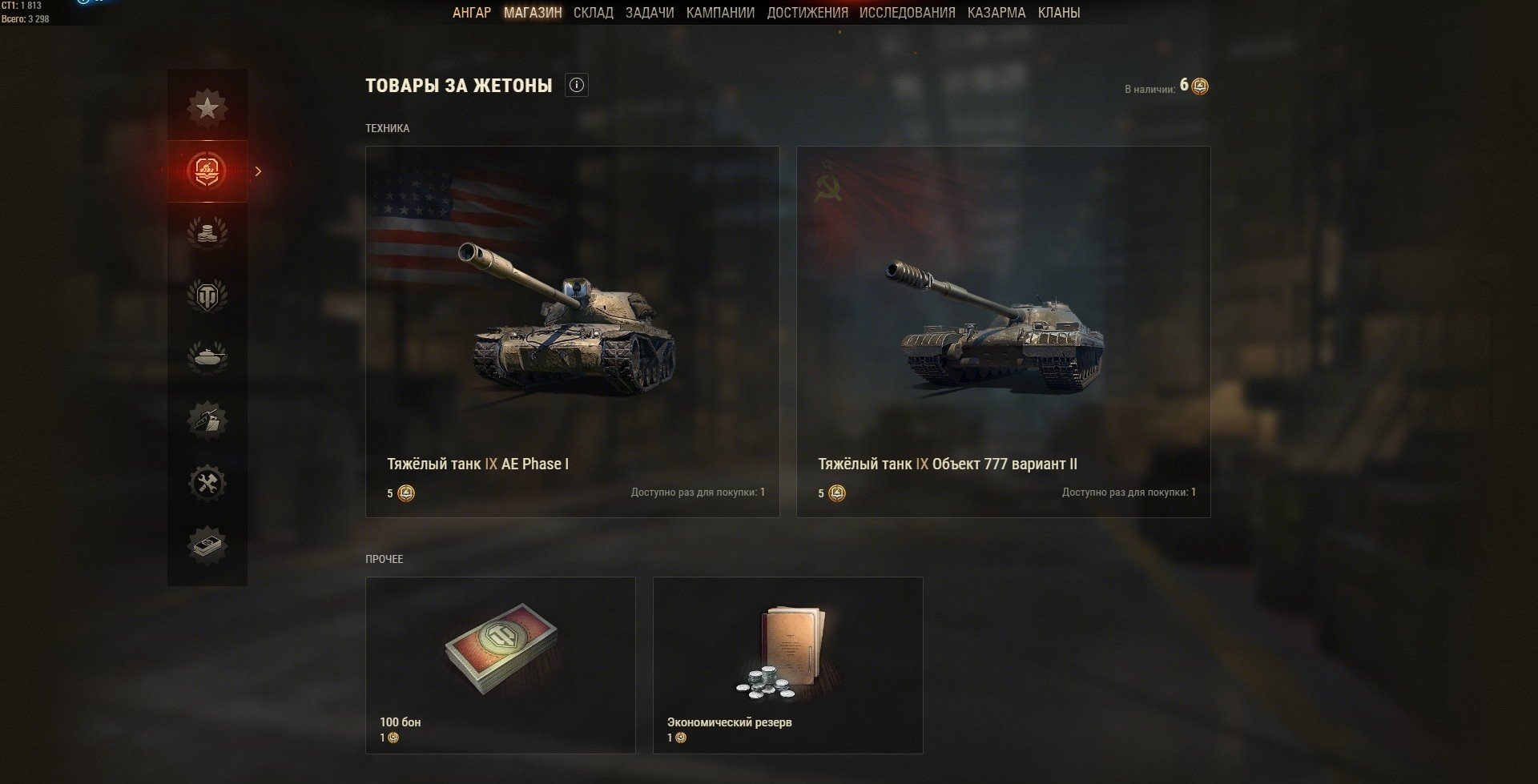Image resolution: width=1538 pixels, height=784 pixels.
Task: Select the AE Phase I tank card
Action: 572,331
